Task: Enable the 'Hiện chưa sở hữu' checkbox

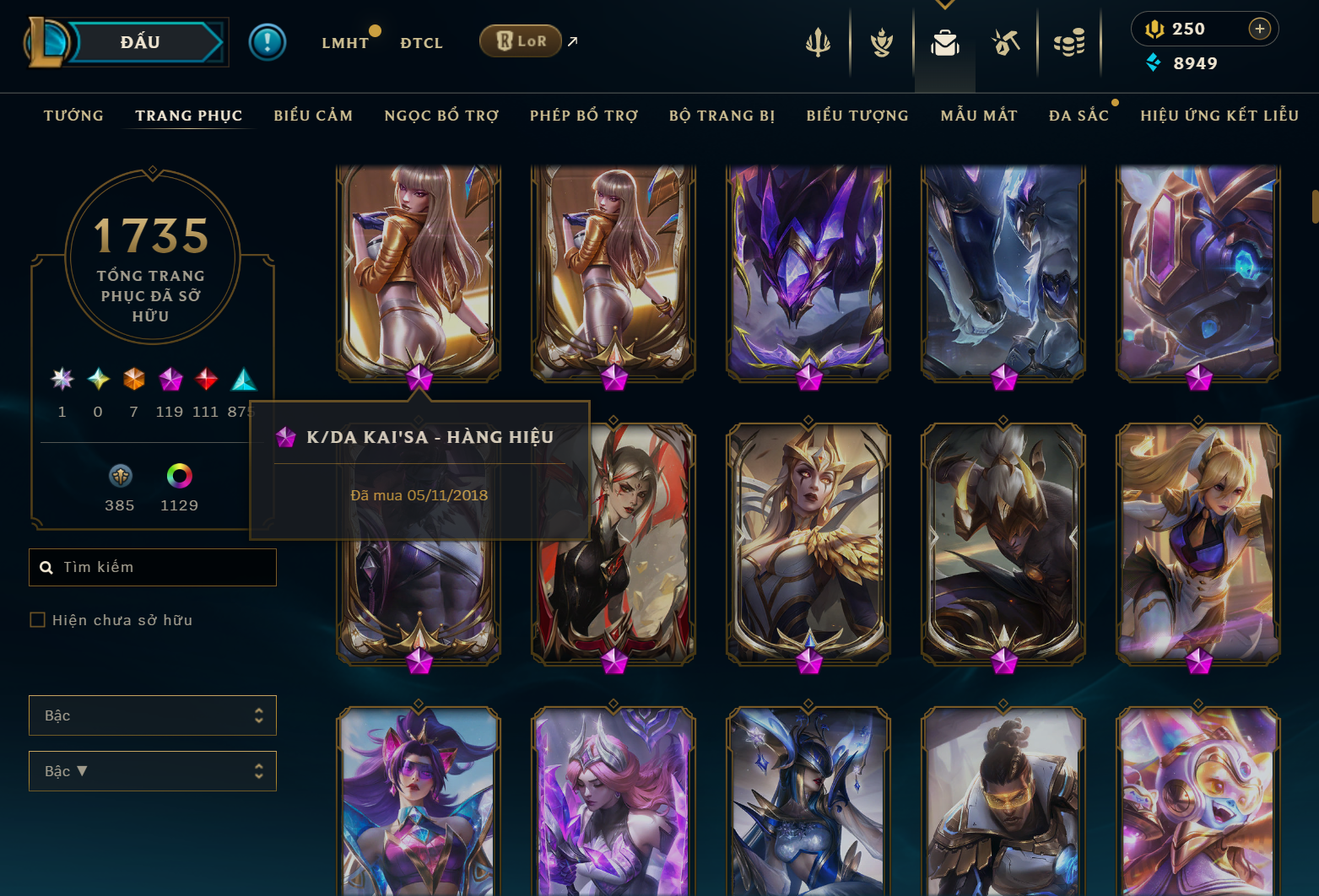Action: [38, 619]
